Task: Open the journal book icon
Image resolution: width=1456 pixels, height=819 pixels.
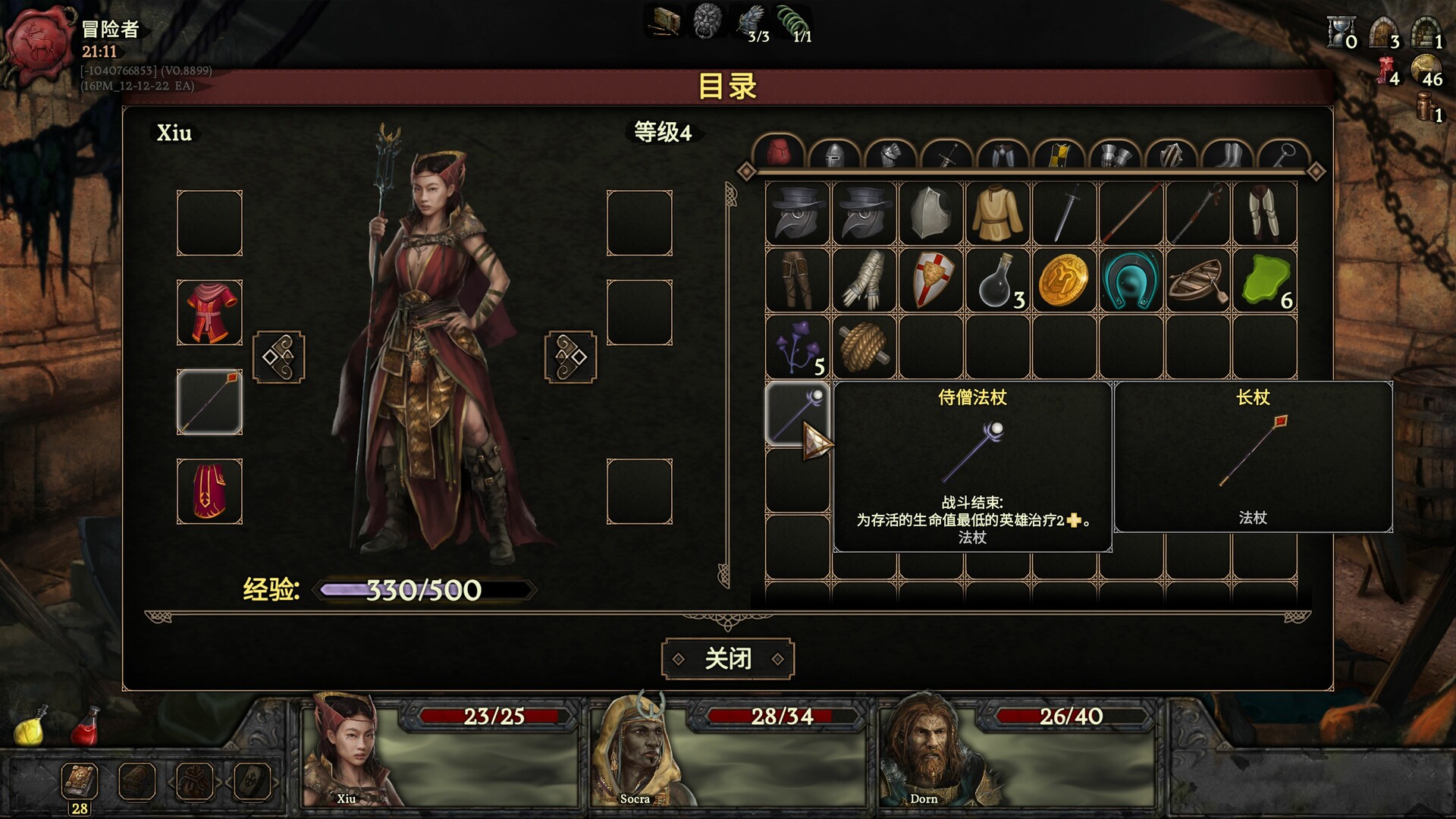Action: pyautogui.click(x=80, y=781)
